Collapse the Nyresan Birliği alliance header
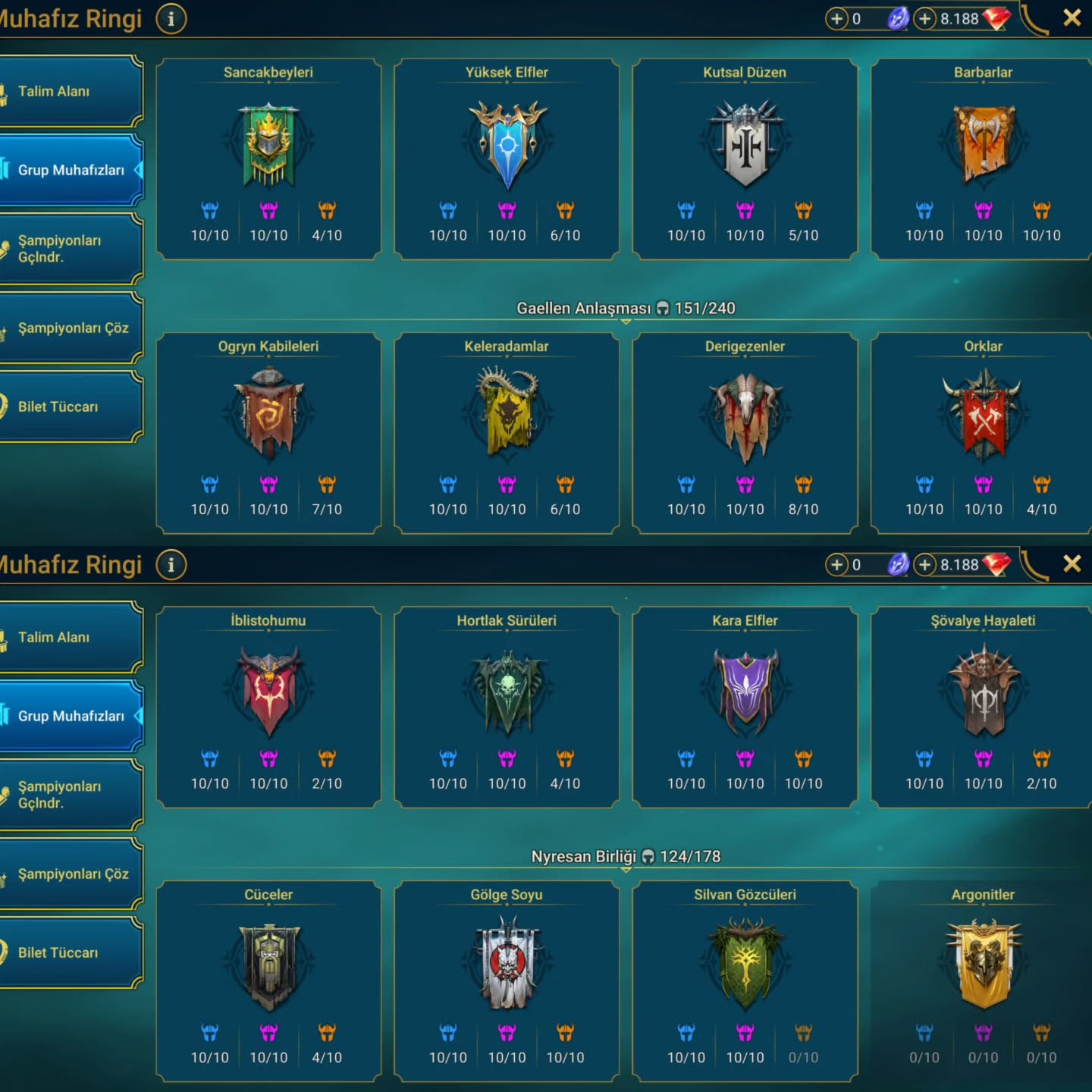Screen dimensions: 1092x1092 click(x=626, y=858)
